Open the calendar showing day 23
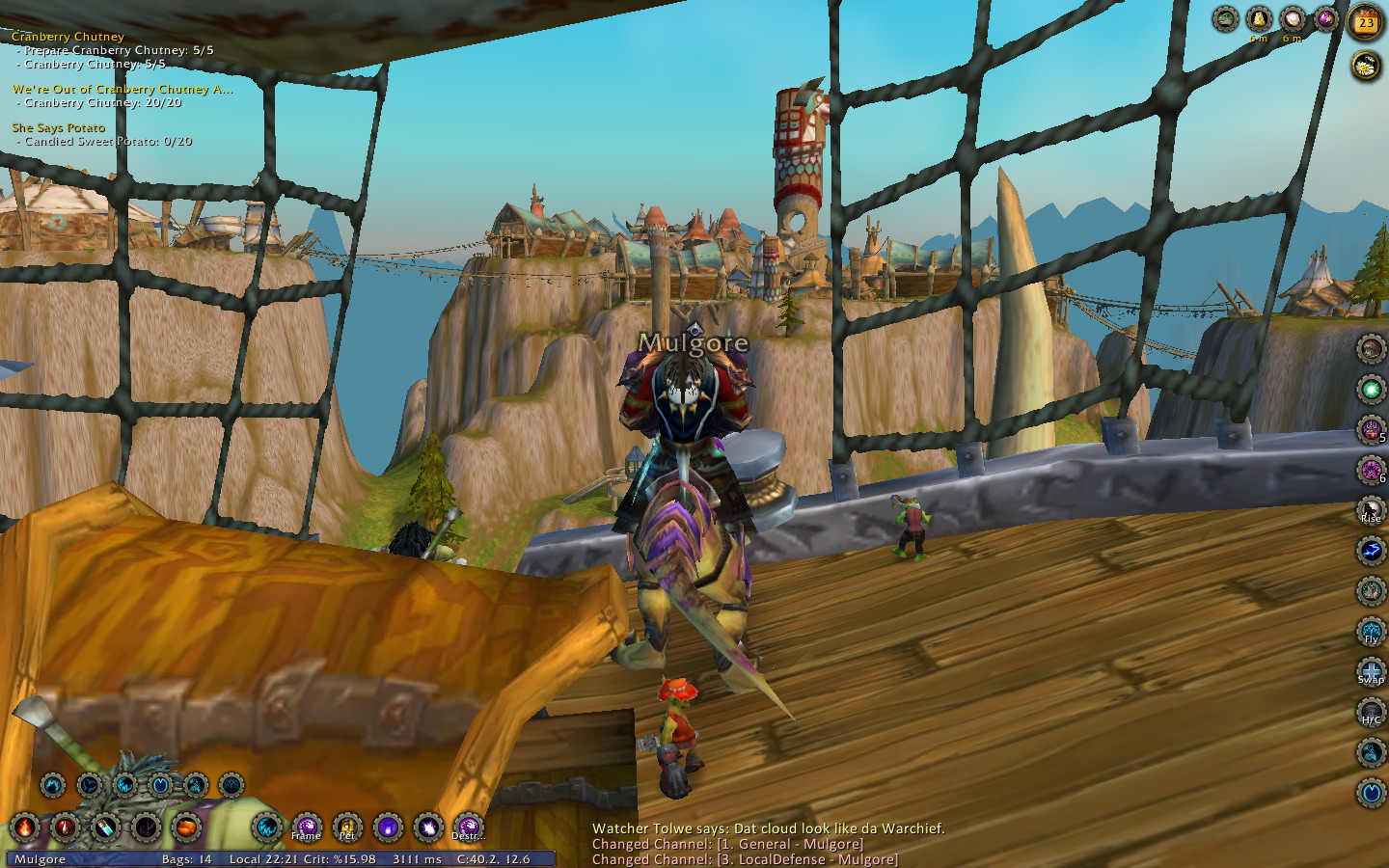The height and width of the screenshot is (868, 1389). click(x=1366, y=22)
